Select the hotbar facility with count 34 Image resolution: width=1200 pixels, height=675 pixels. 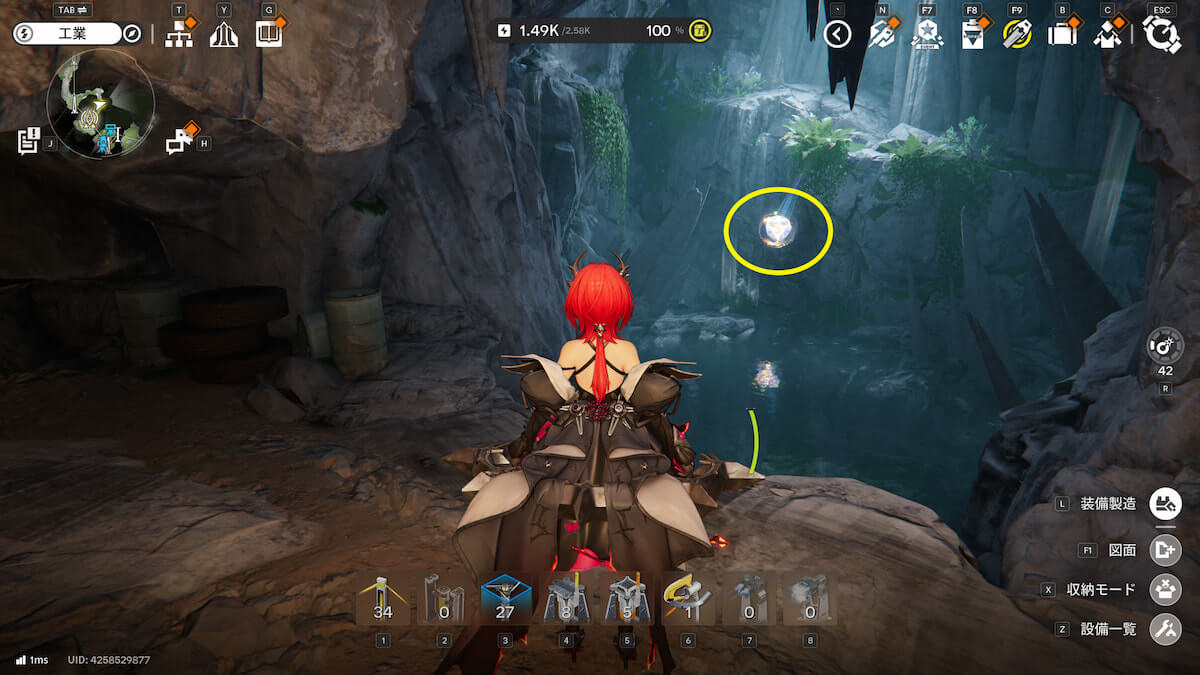click(383, 599)
